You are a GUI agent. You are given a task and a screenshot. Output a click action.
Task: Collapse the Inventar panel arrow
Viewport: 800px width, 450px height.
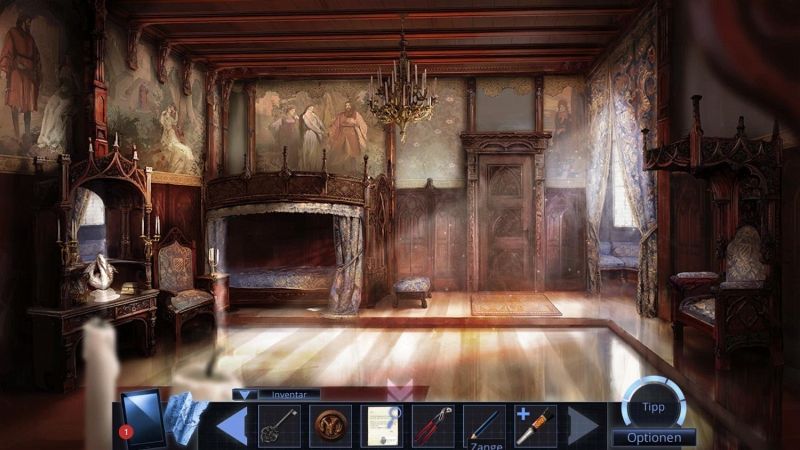click(x=245, y=395)
